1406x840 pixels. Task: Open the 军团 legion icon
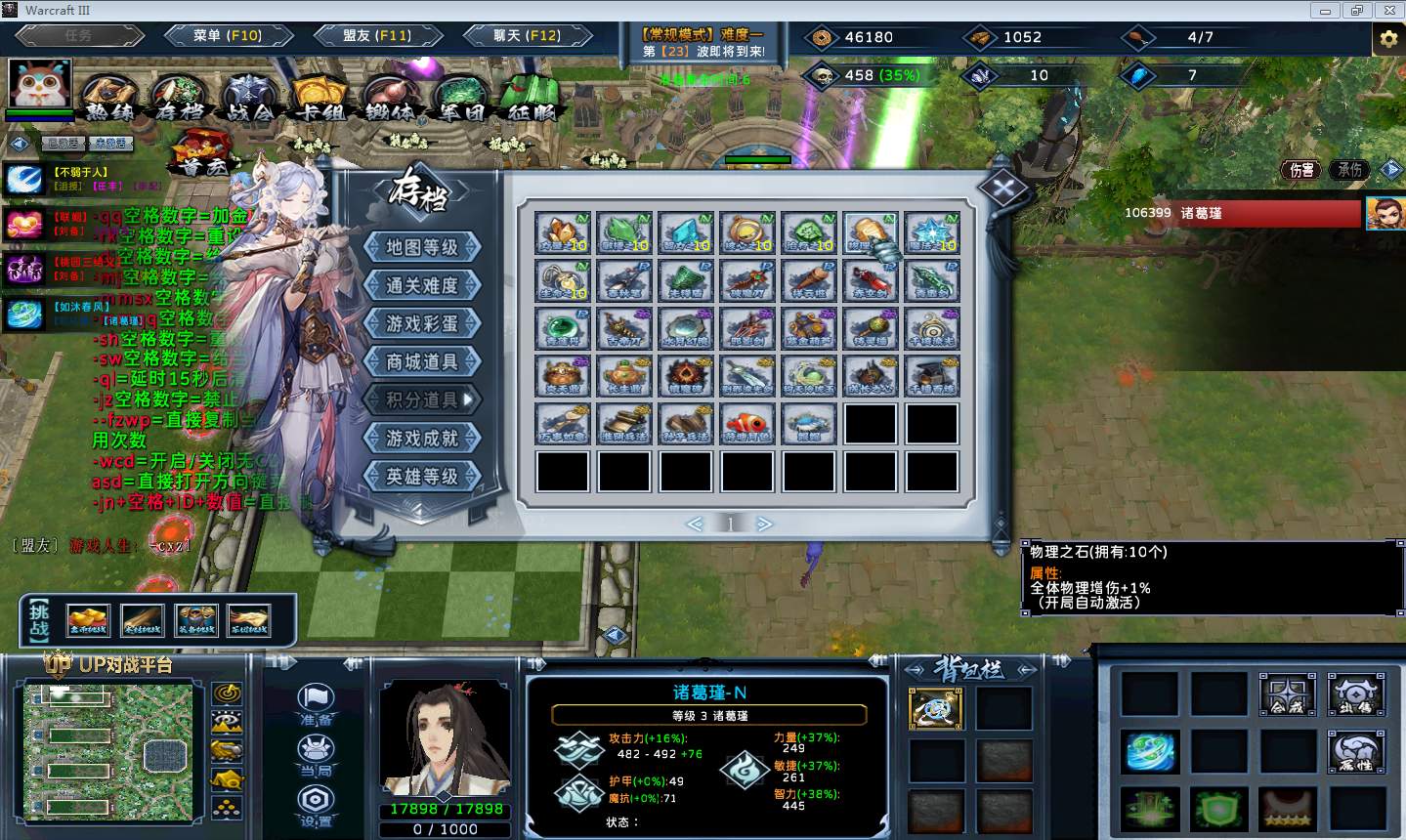[462, 99]
